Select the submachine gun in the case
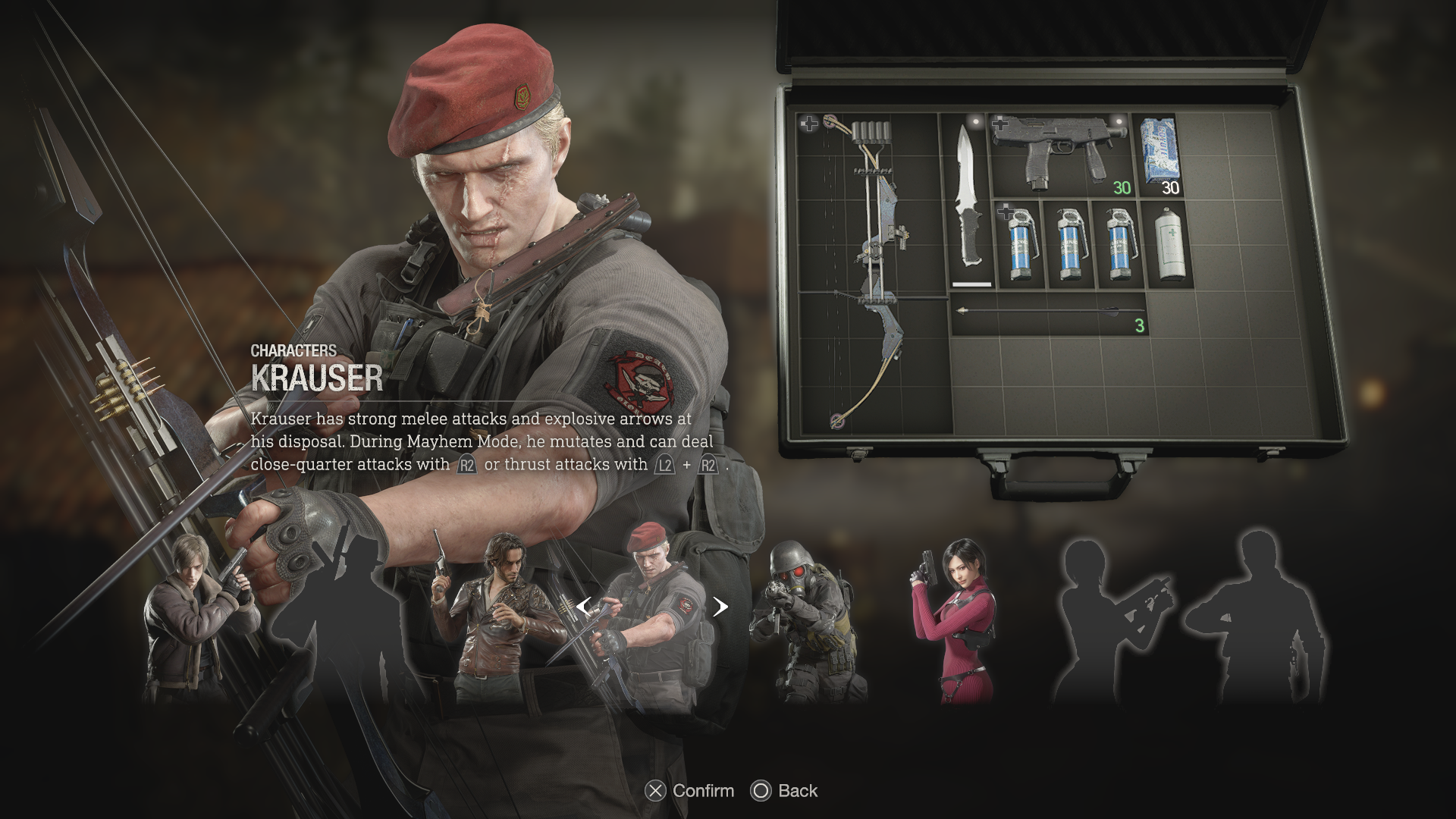1456x819 pixels. pyautogui.click(x=1058, y=157)
